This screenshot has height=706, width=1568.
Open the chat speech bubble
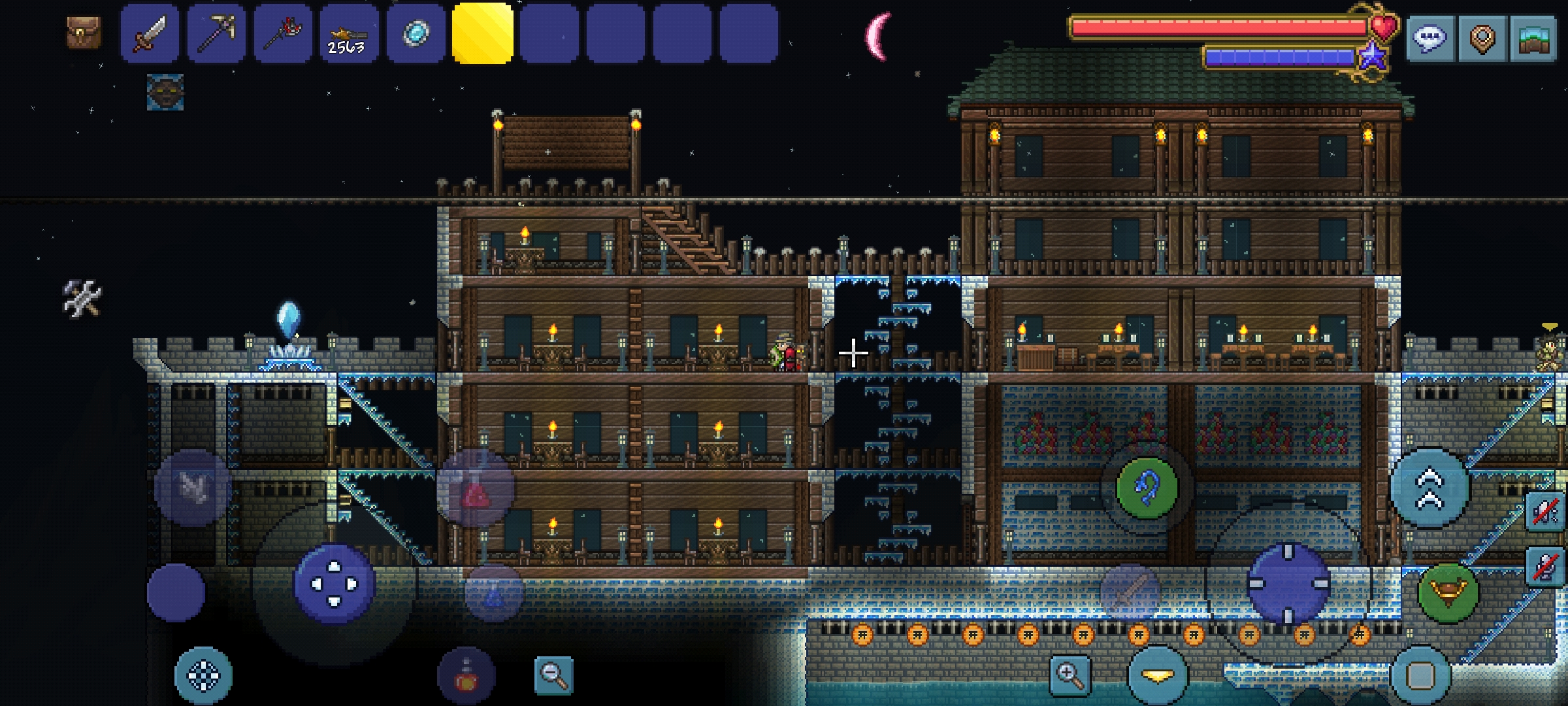tap(1429, 39)
